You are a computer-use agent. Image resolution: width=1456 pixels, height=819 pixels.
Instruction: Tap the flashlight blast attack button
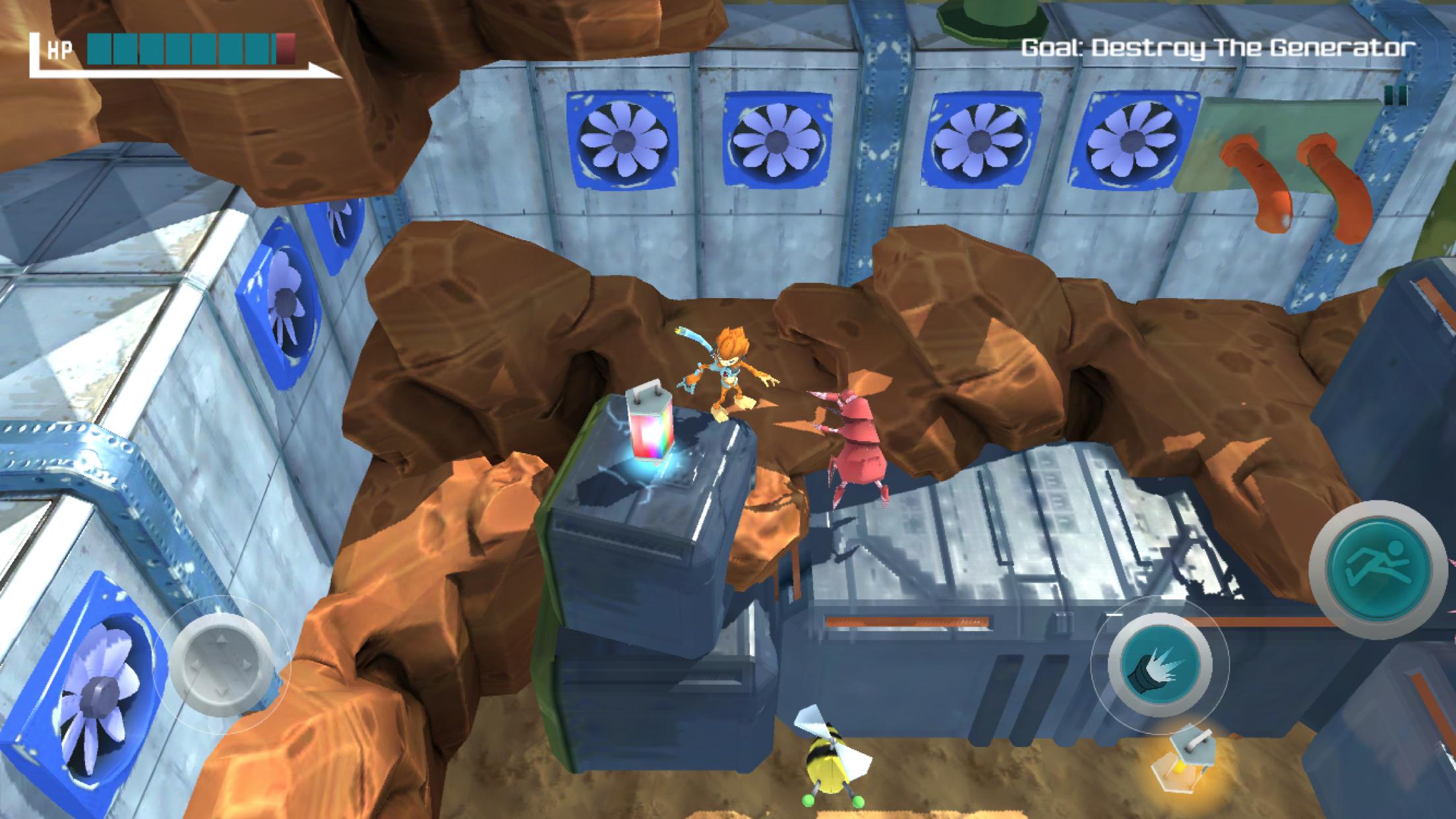(1159, 665)
